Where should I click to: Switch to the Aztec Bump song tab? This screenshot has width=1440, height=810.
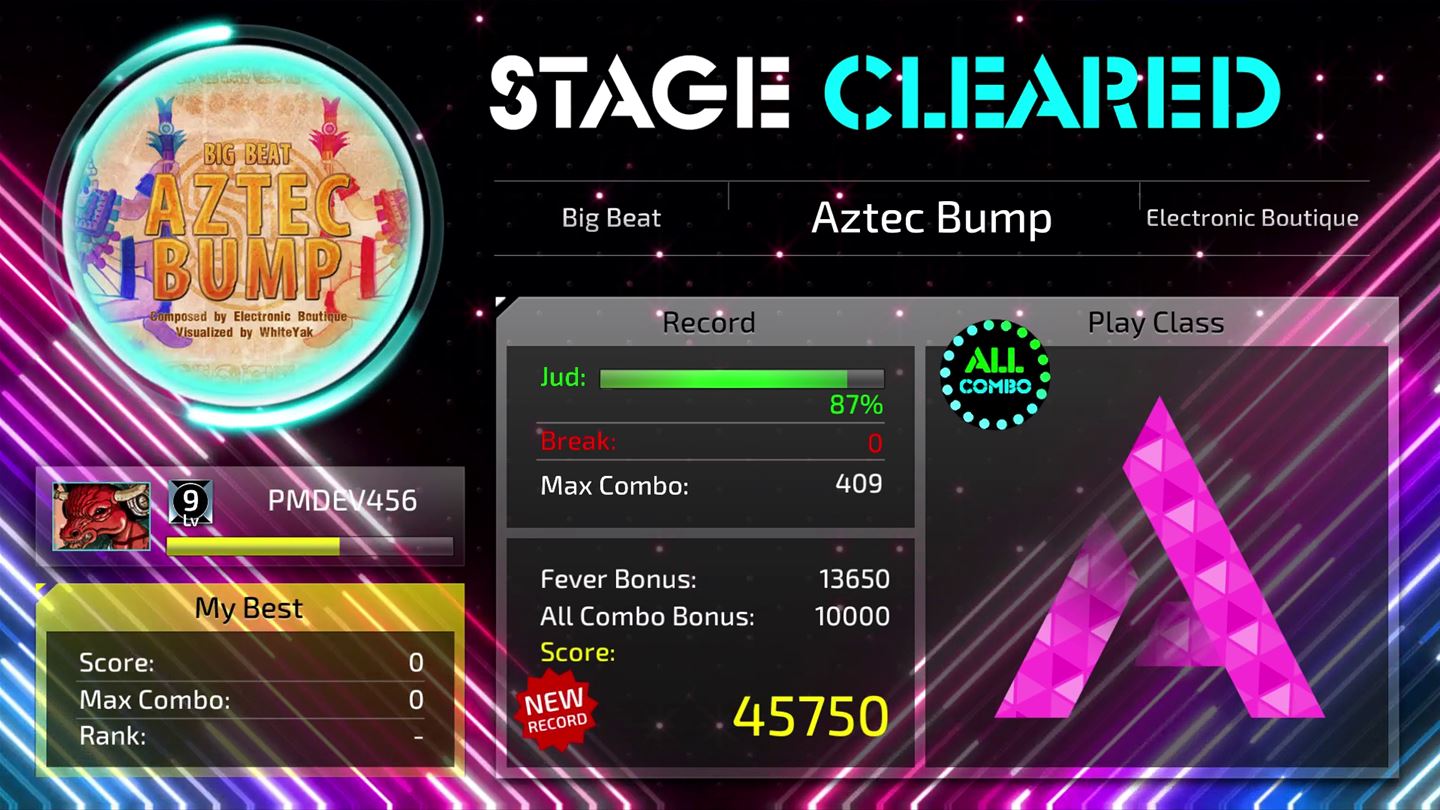[931, 217]
